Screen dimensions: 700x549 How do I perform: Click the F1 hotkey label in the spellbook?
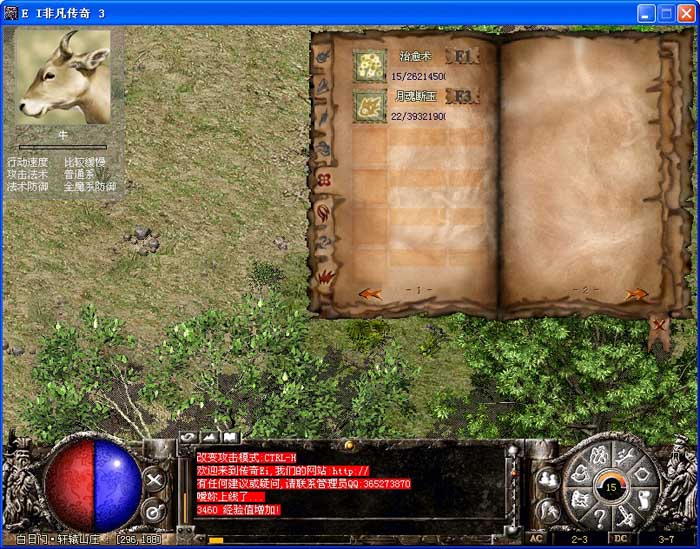(x=463, y=56)
